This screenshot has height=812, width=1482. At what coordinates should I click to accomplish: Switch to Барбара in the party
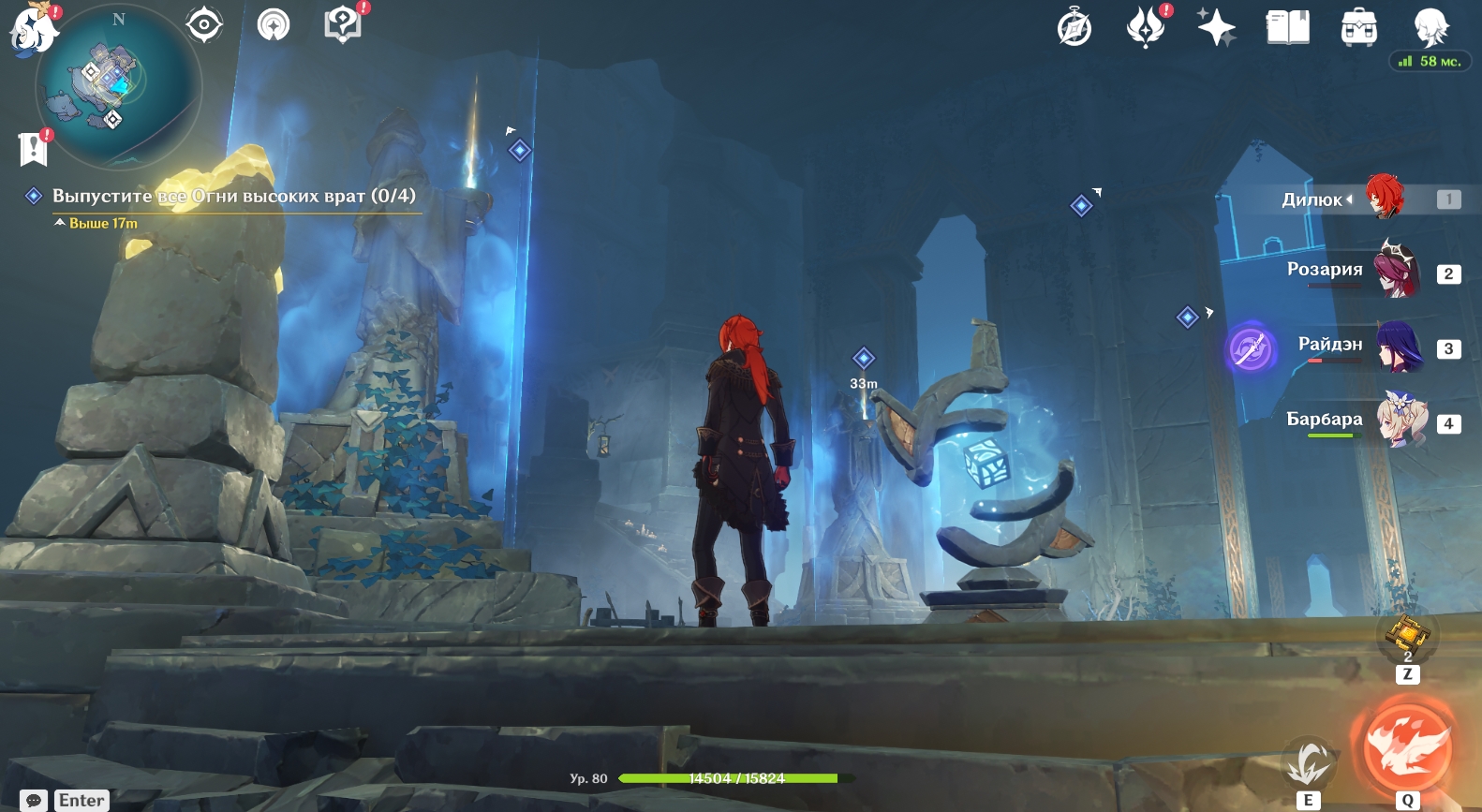1399,421
